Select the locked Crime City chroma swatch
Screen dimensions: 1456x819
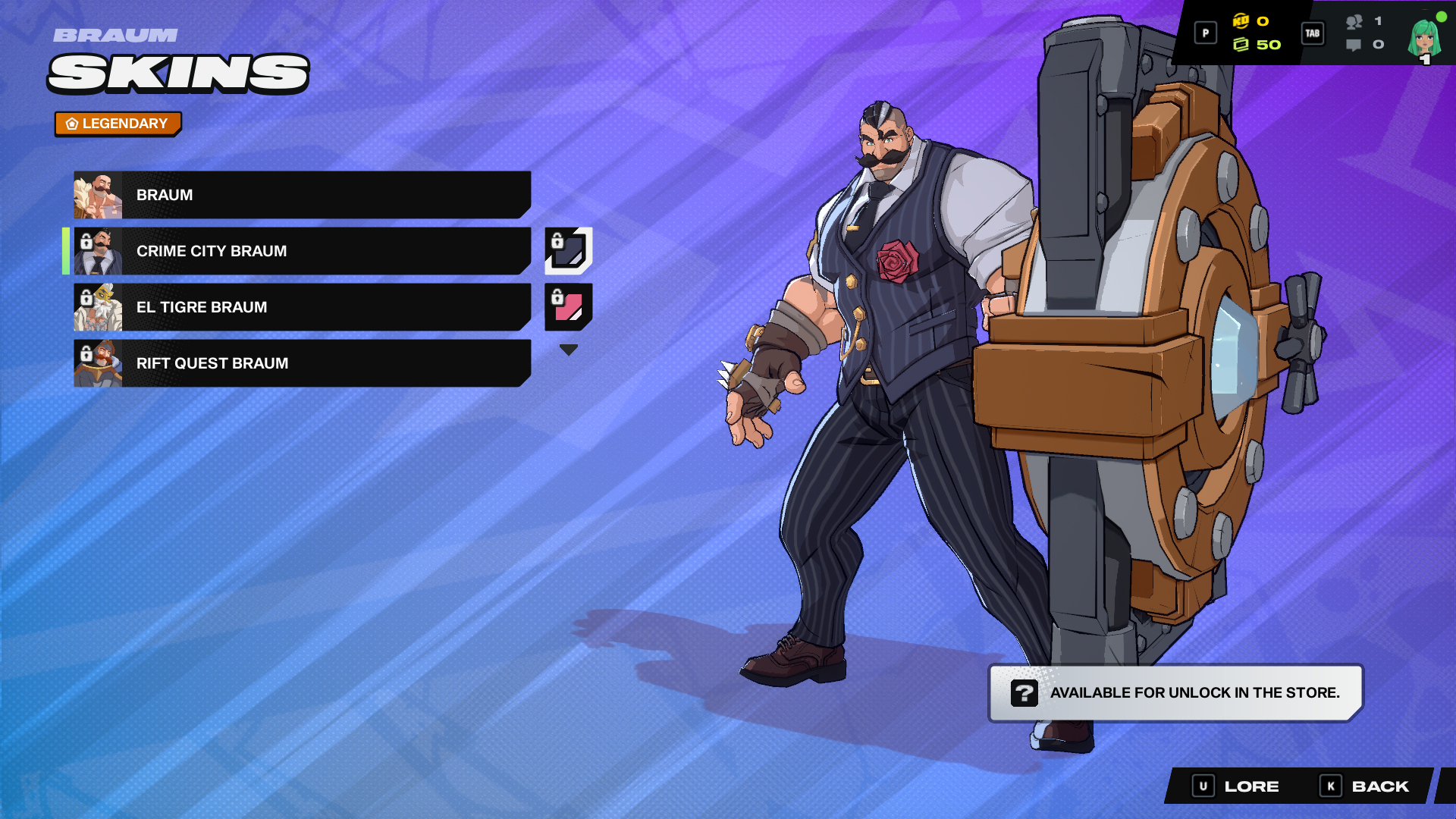569,251
